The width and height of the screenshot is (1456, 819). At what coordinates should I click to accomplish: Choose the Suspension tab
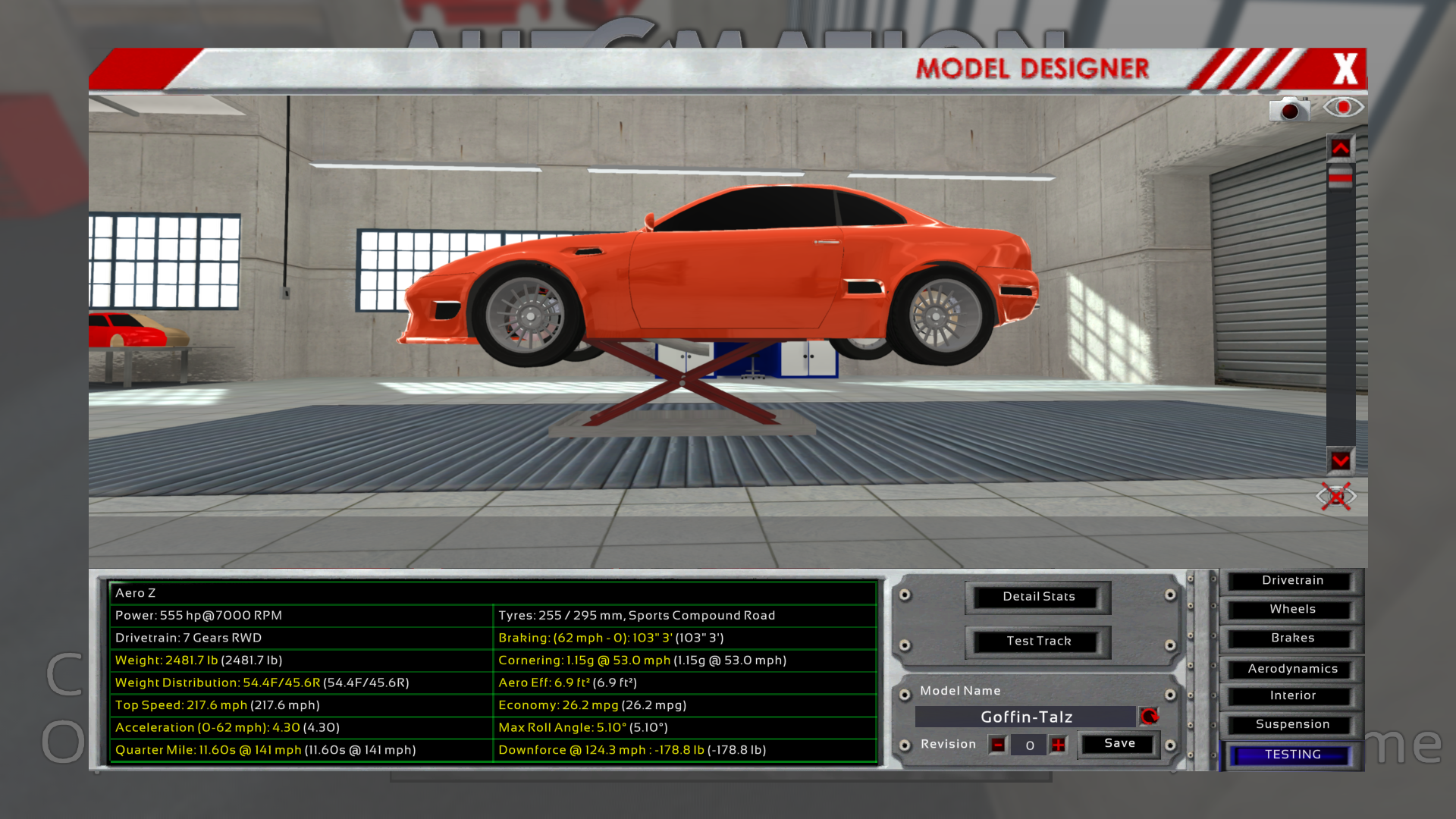[x=1292, y=725]
